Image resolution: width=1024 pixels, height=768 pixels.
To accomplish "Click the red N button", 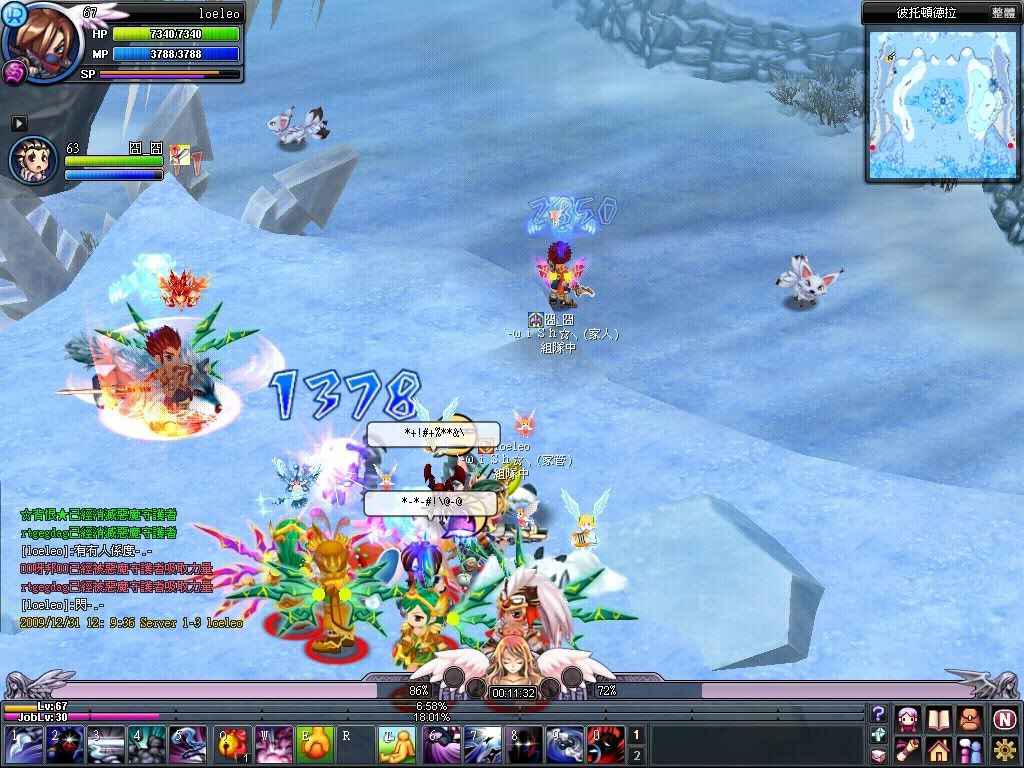I will point(1004,718).
